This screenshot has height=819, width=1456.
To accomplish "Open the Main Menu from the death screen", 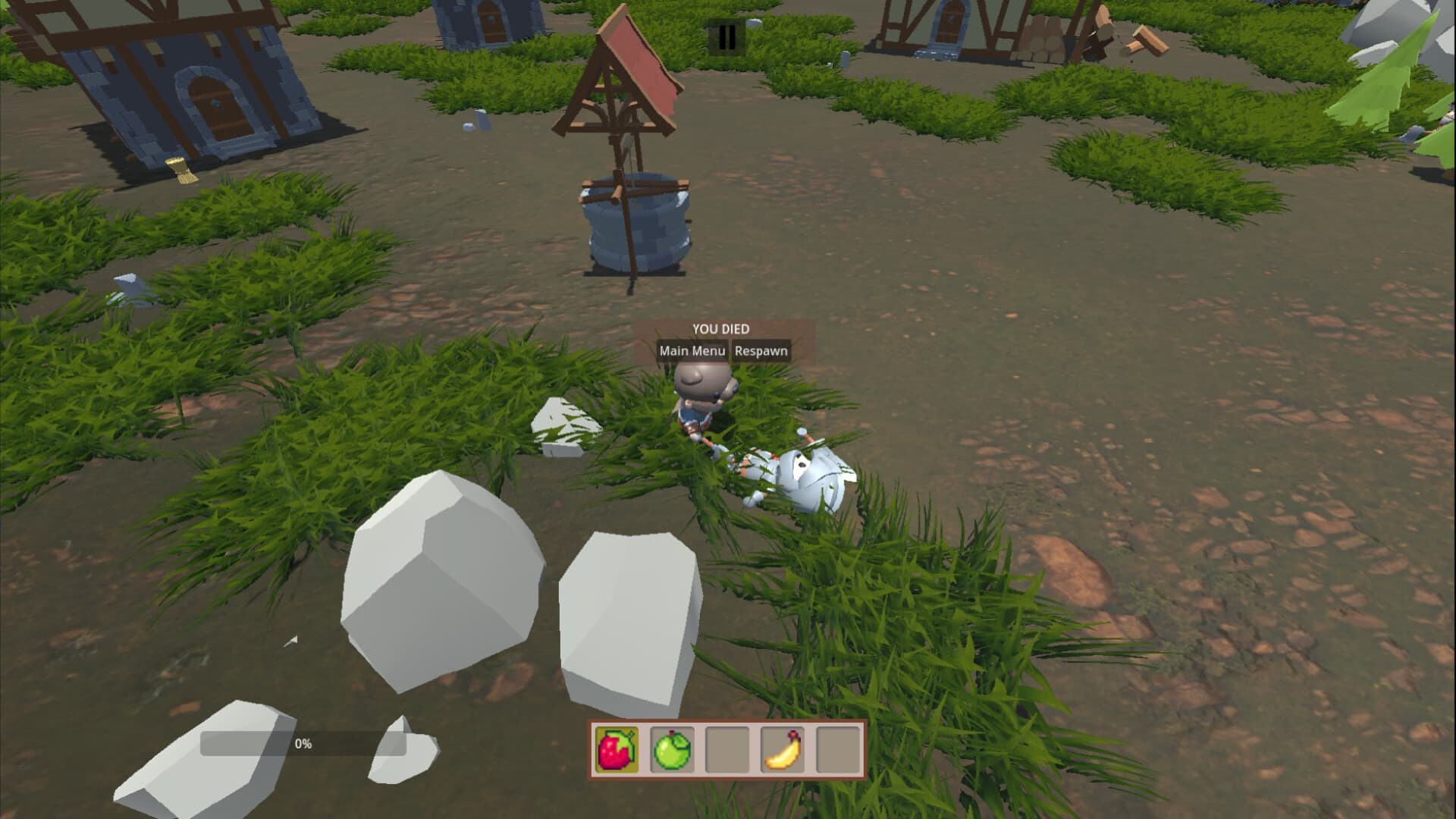I will tap(692, 350).
